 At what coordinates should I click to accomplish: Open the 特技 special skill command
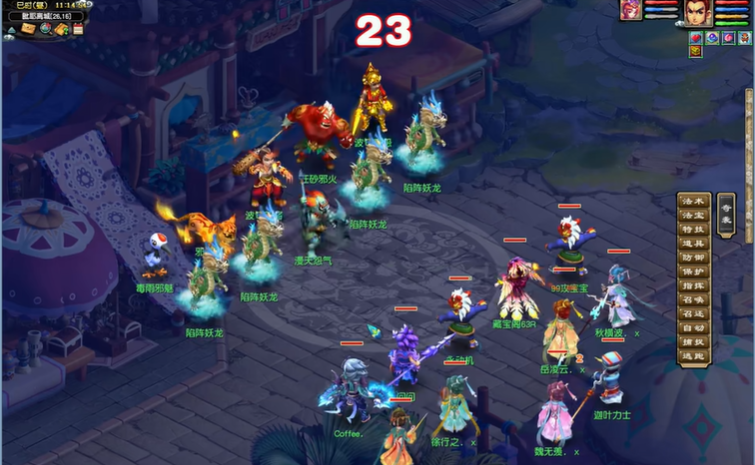pos(694,229)
